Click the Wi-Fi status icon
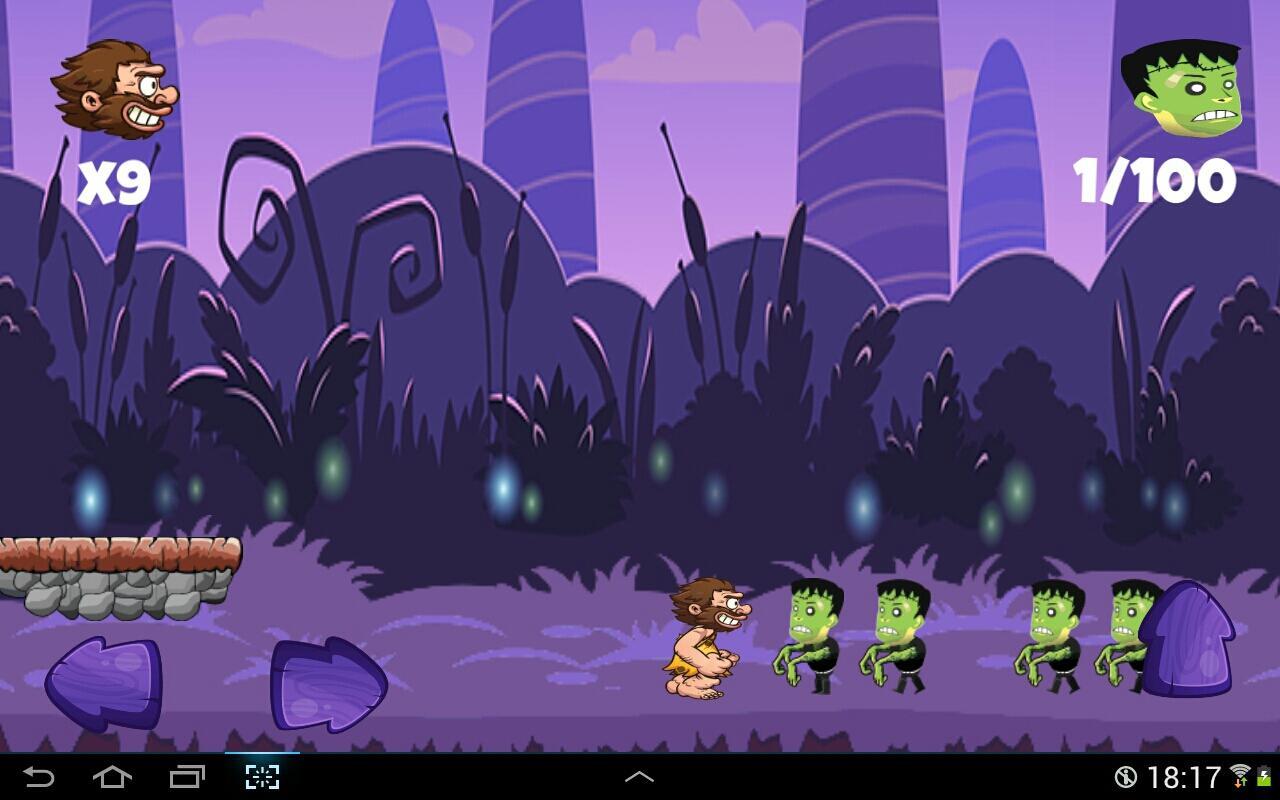Image resolution: width=1280 pixels, height=800 pixels. click(x=1239, y=774)
